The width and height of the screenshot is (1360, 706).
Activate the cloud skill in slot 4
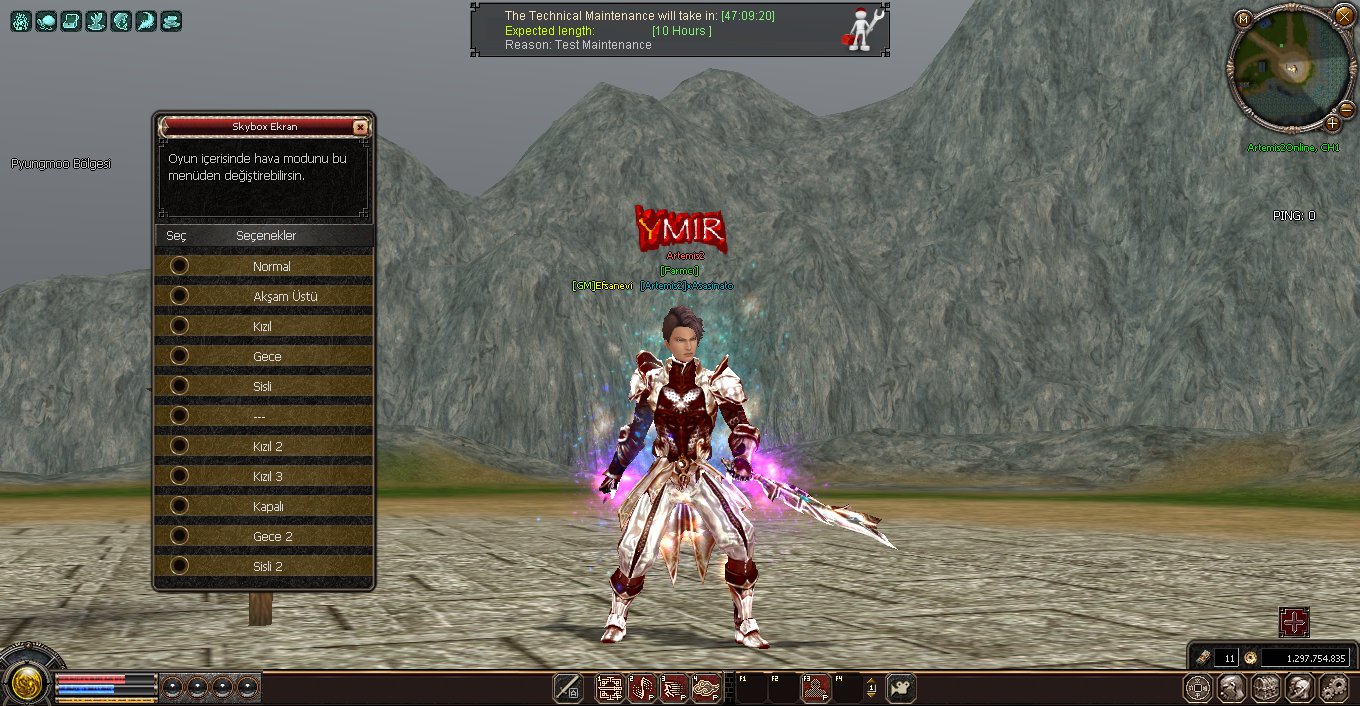[x=707, y=688]
